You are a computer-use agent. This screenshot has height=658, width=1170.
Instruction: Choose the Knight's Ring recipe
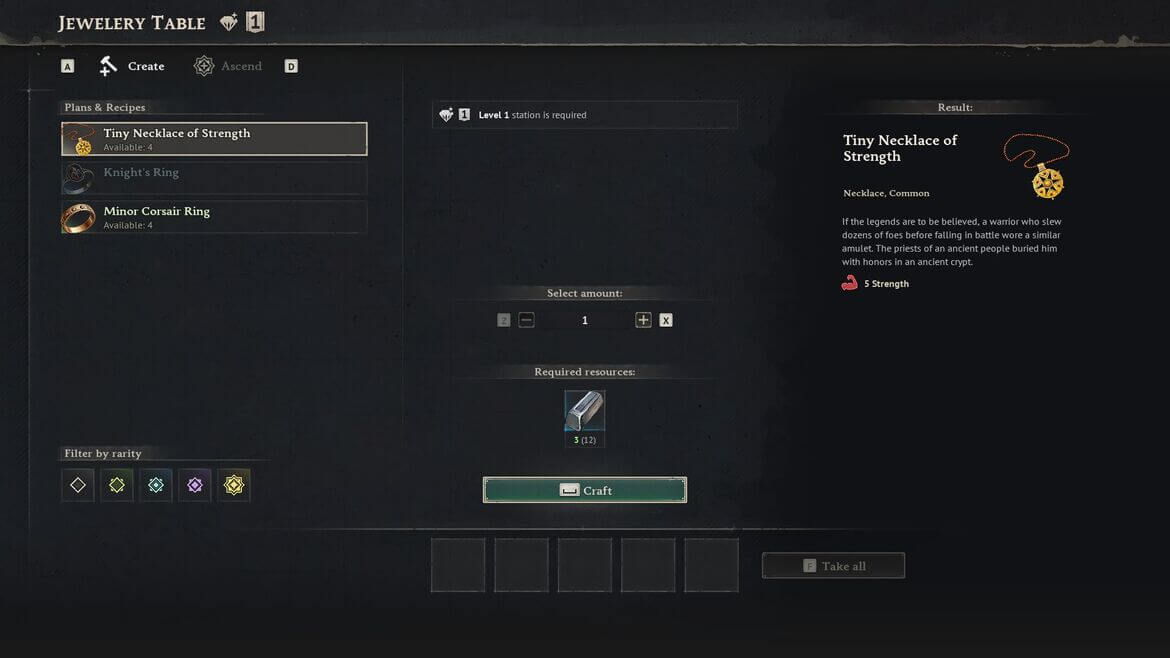click(x=214, y=178)
